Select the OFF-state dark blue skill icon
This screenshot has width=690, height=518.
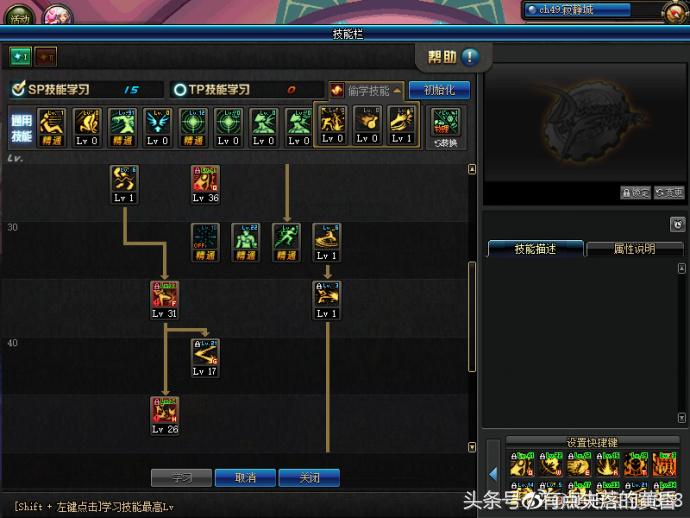[x=205, y=237]
